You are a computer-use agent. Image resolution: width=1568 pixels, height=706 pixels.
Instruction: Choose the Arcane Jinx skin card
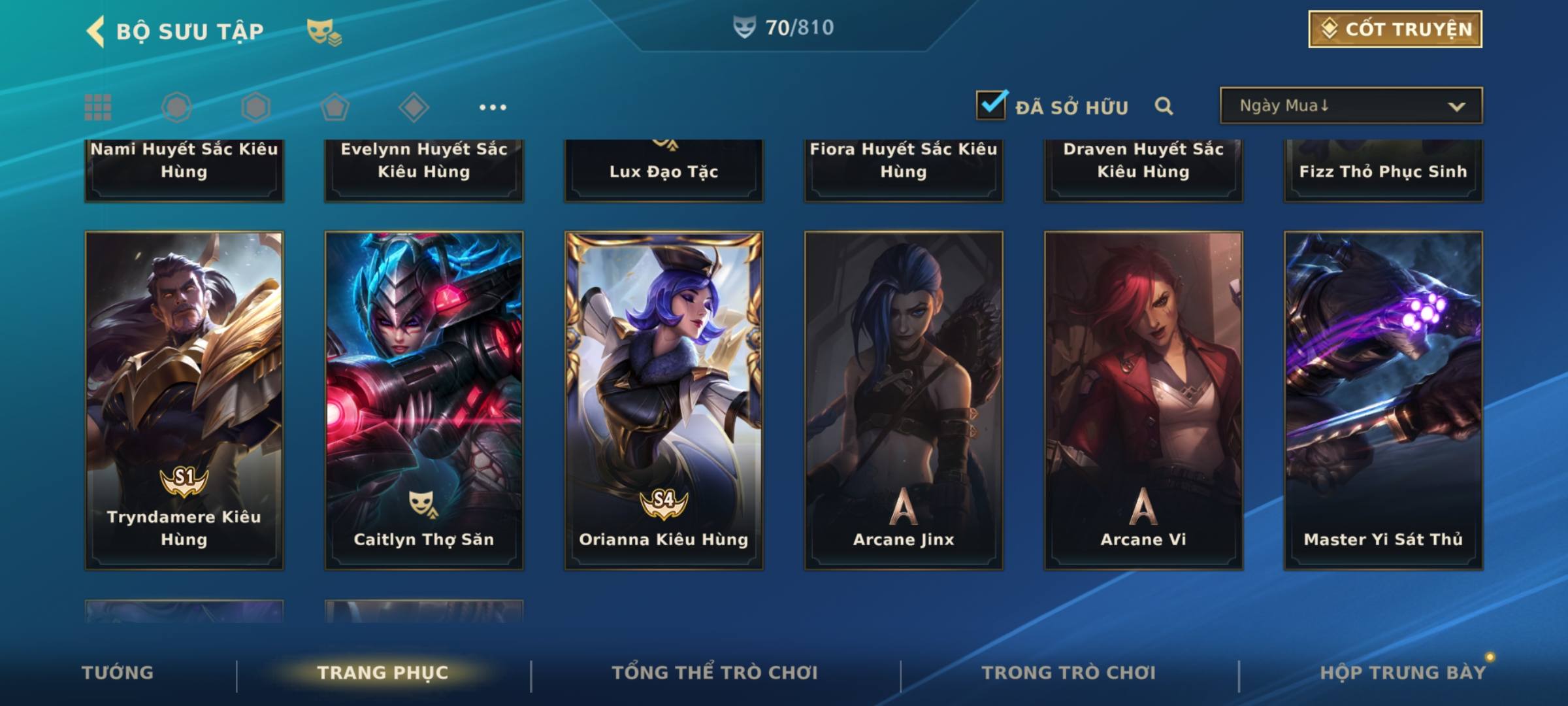tap(904, 400)
